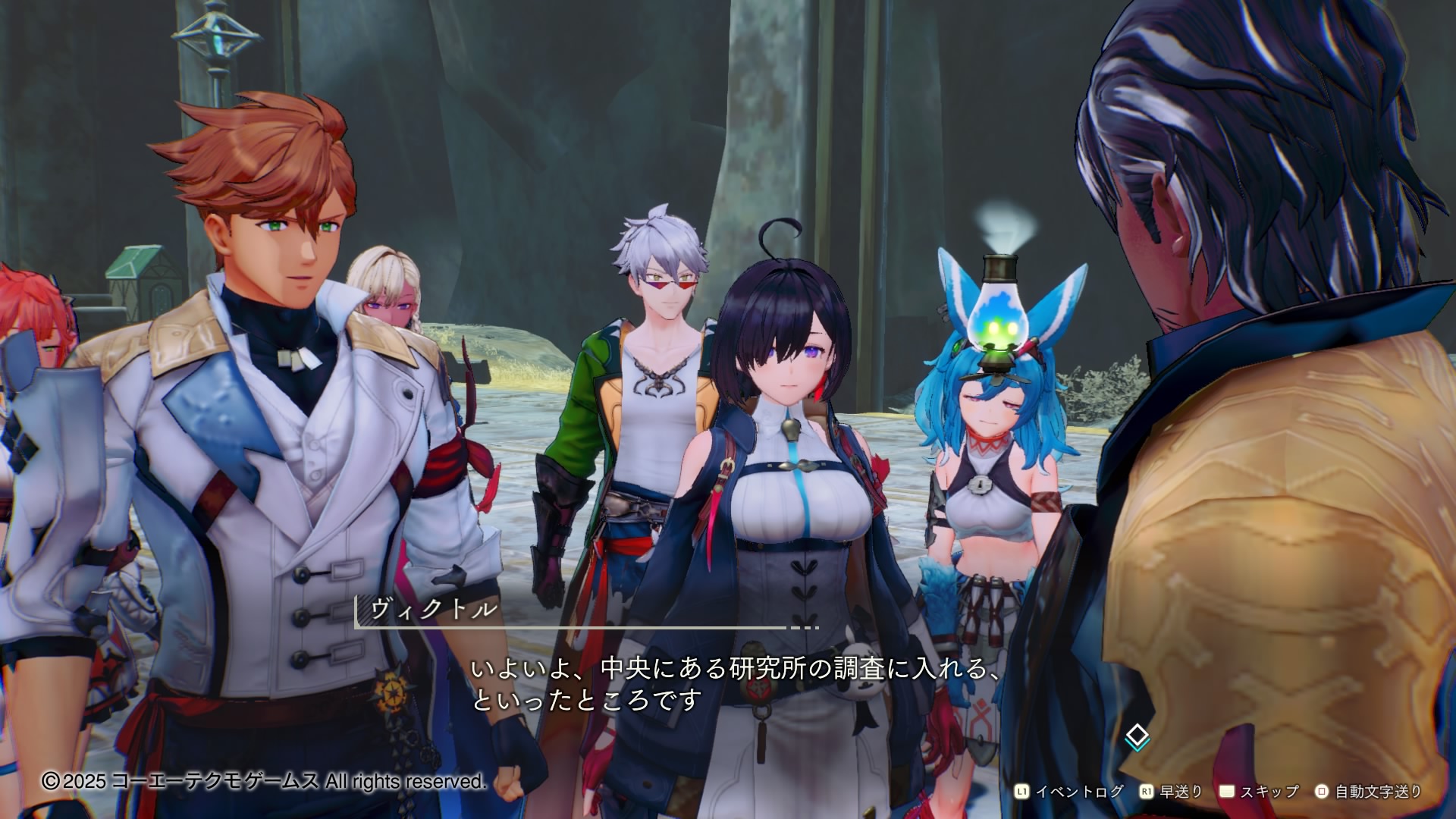1456x819 pixels.
Task: Click the diamond dialogue advance indicator
Action: 1137,736
